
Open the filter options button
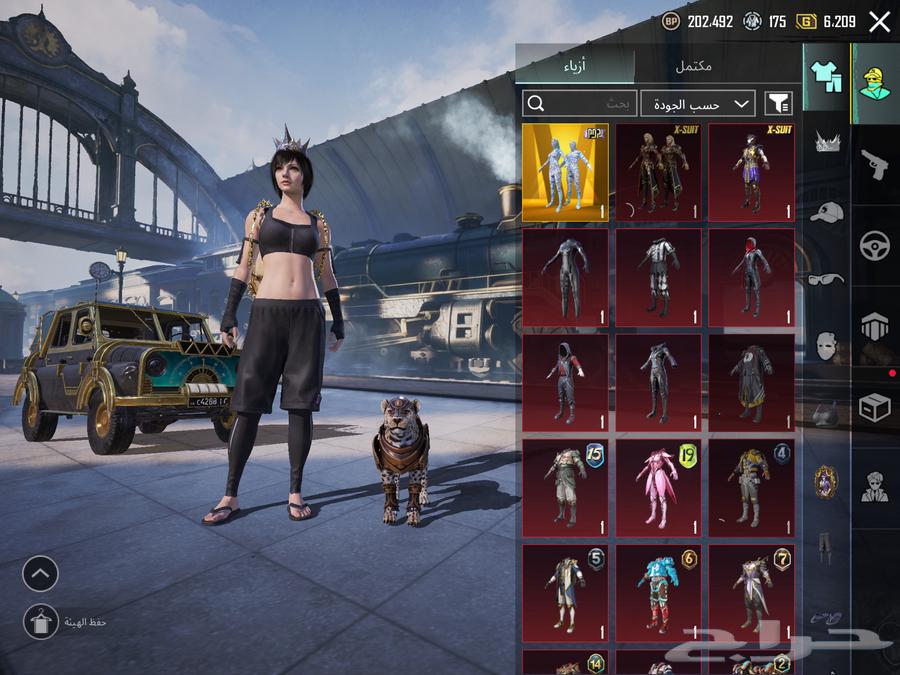click(x=778, y=103)
